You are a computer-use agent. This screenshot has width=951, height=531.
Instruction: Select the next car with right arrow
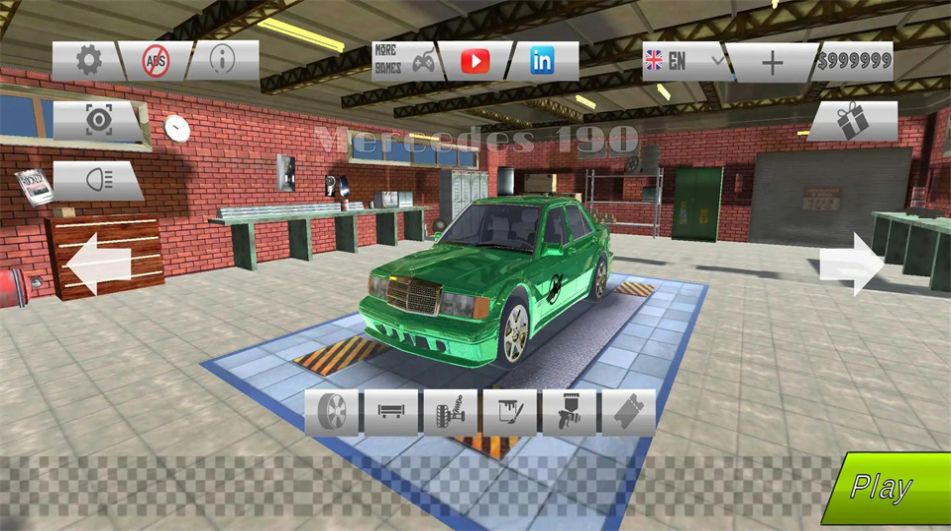pos(851,263)
